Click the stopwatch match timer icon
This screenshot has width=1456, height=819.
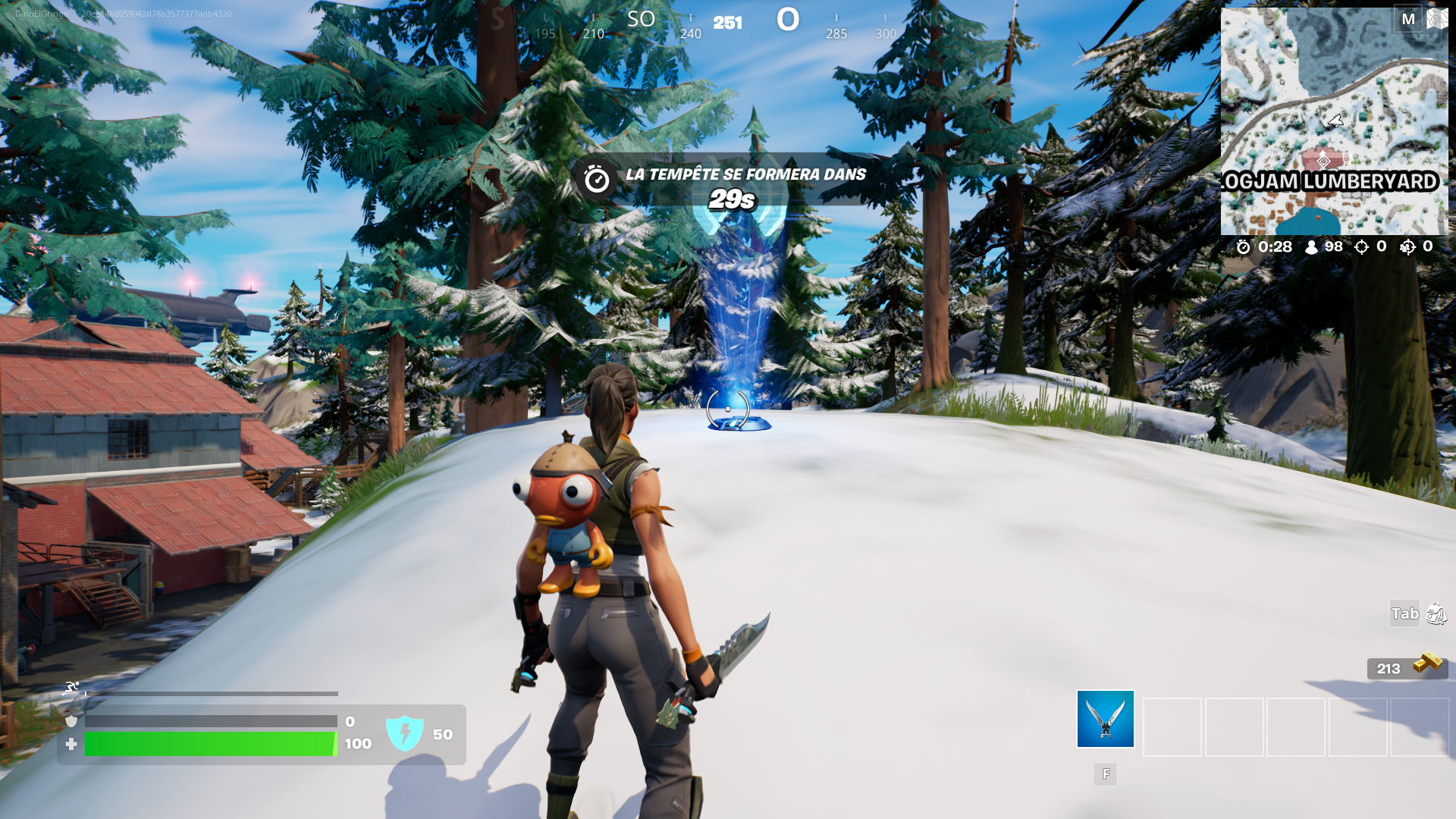pos(1242,246)
